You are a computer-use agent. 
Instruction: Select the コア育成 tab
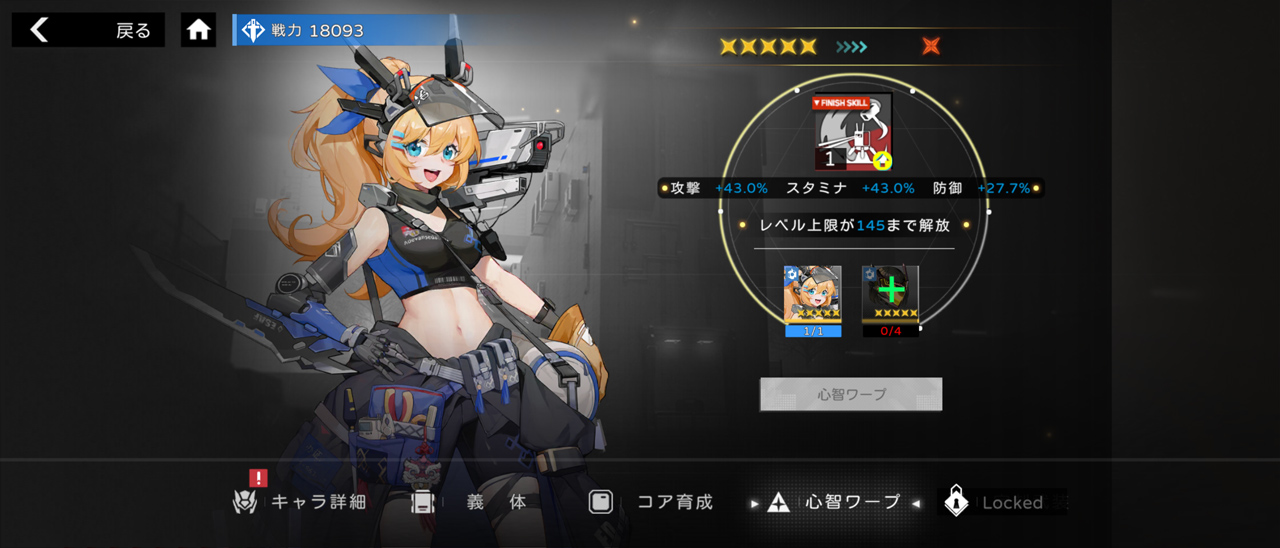[651, 502]
